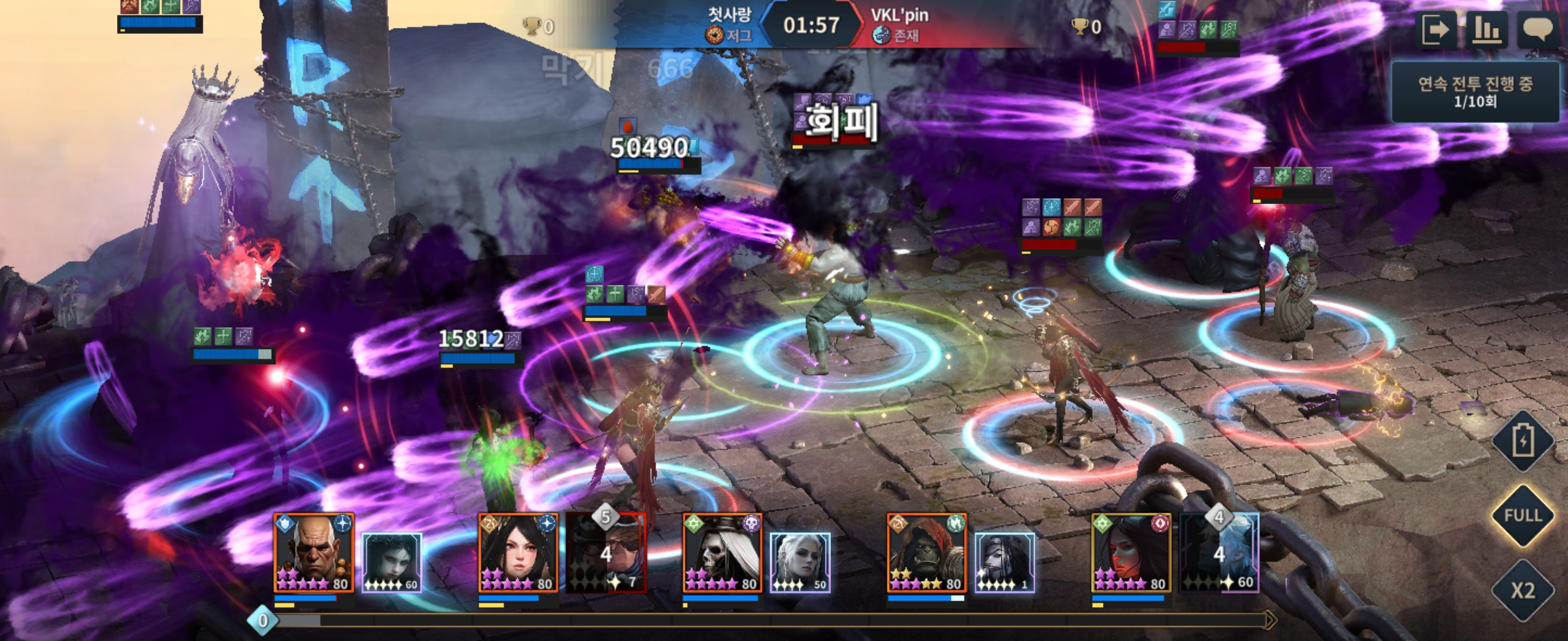Toggle the FULL auto-skill button
1568x641 pixels.
pyautogui.click(x=1522, y=516)
